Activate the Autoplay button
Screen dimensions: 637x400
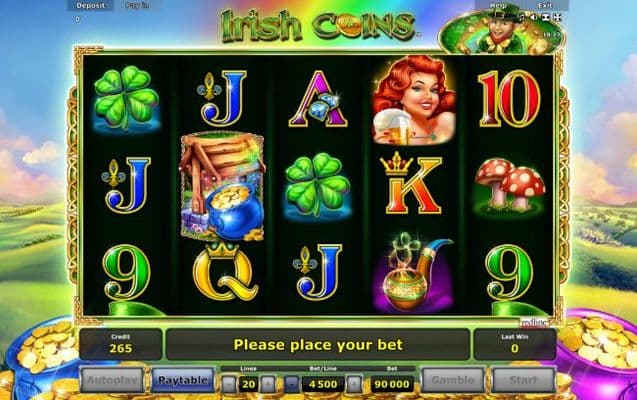(x=112, y=380)
